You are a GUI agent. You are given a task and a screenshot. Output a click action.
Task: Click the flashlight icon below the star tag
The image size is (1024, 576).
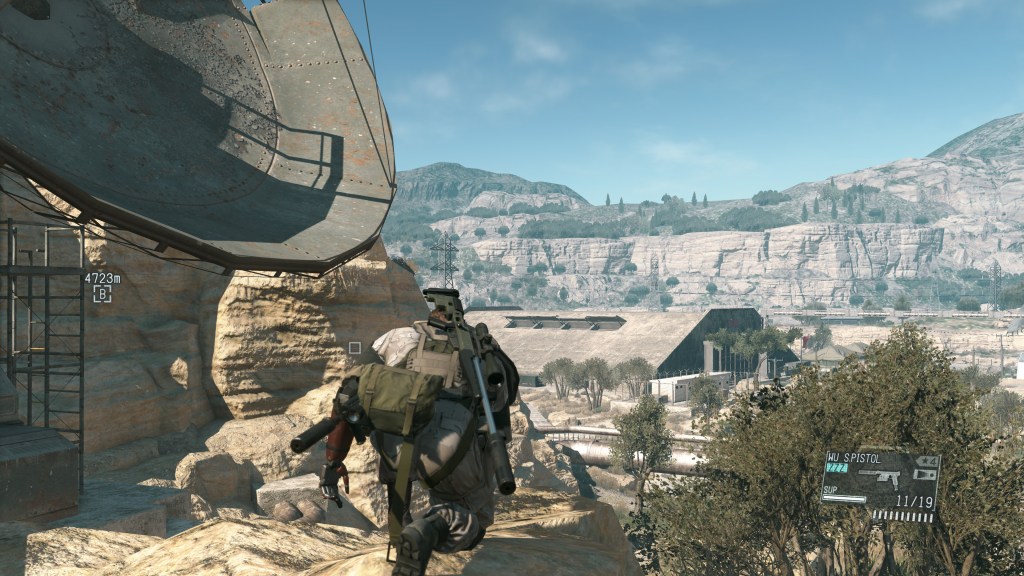(x=926, y=475)
